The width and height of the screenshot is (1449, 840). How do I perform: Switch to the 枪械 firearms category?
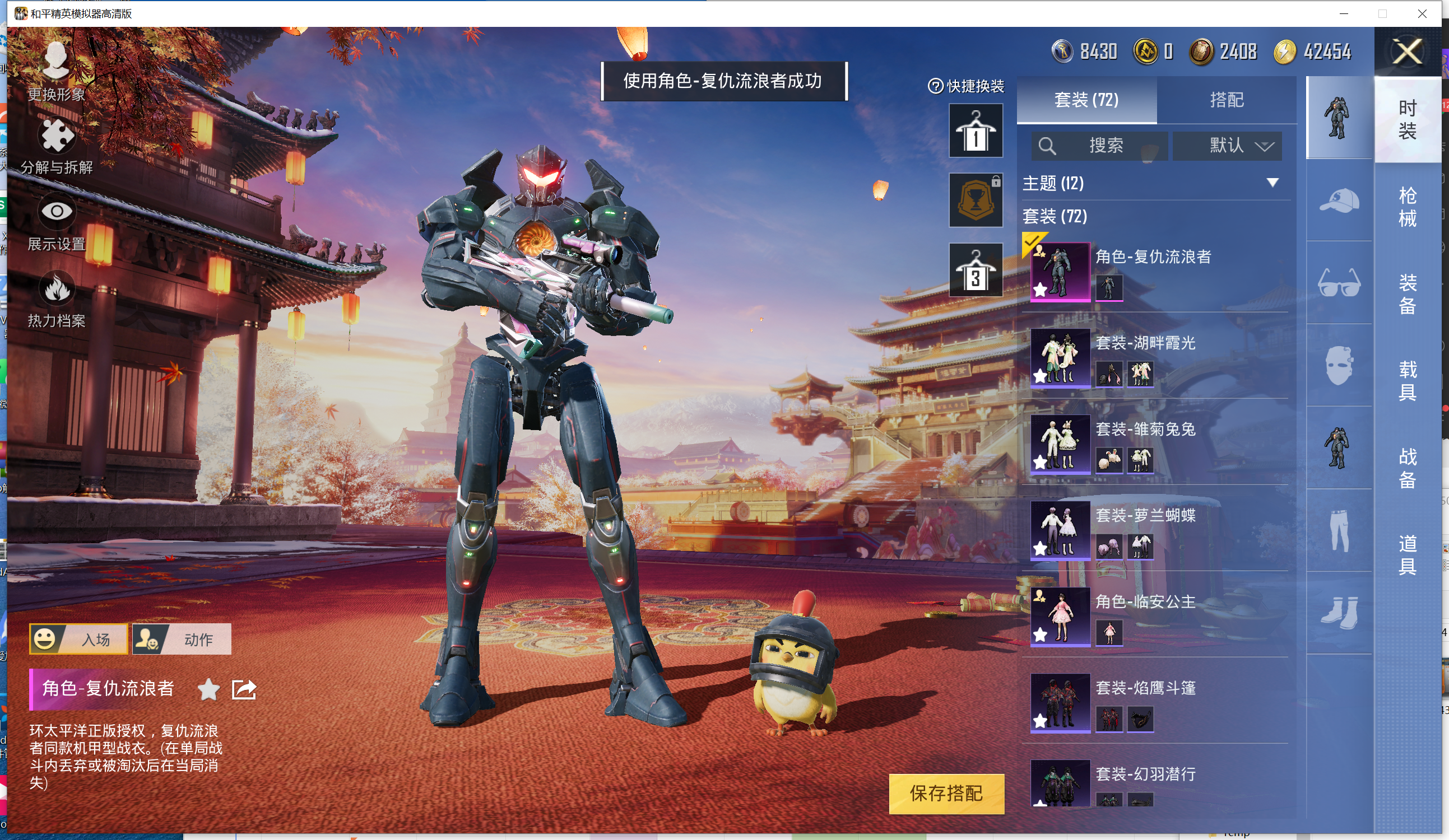[1406, 207]
